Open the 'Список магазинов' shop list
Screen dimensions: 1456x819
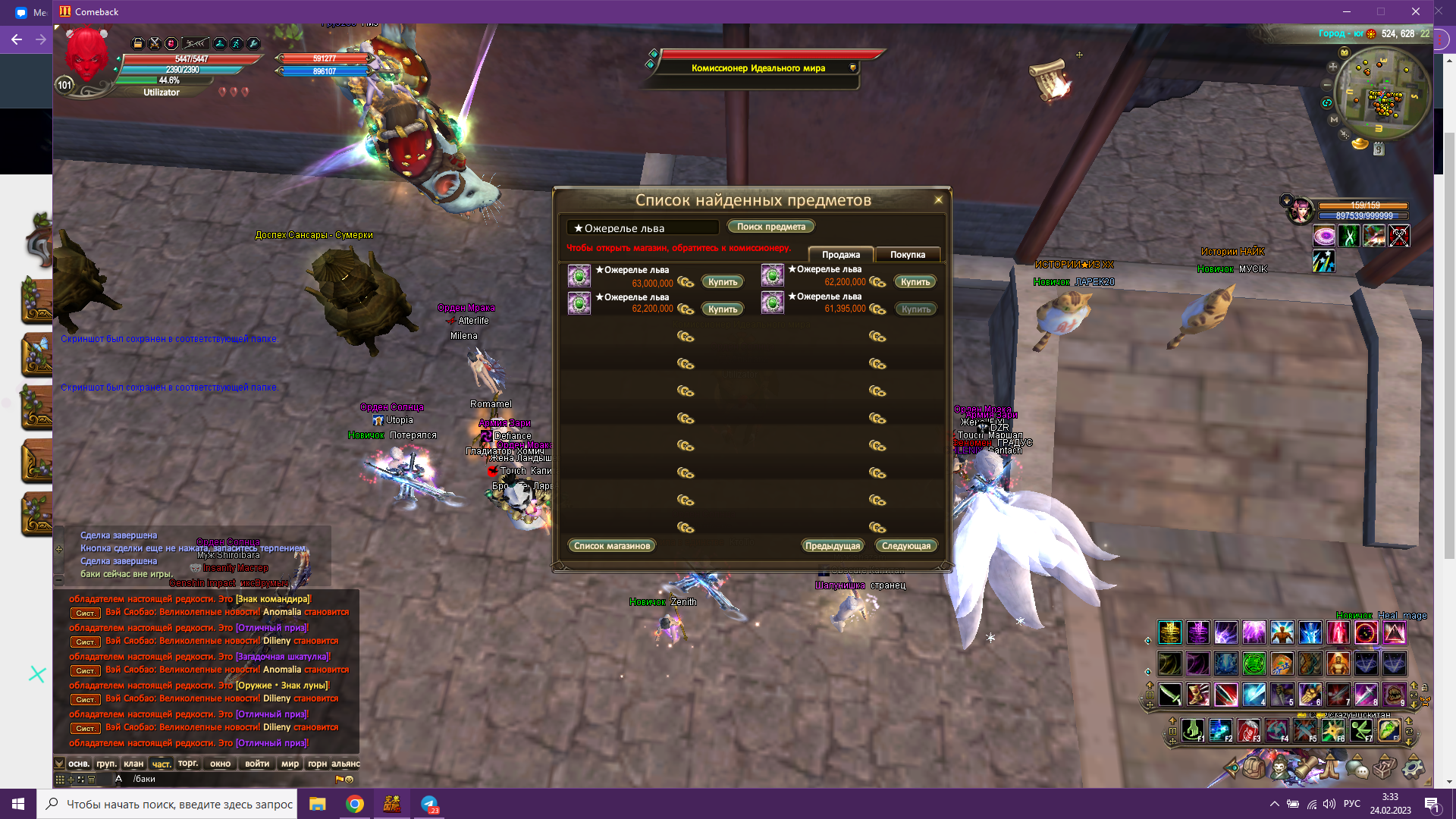click(x=611, y=546)
